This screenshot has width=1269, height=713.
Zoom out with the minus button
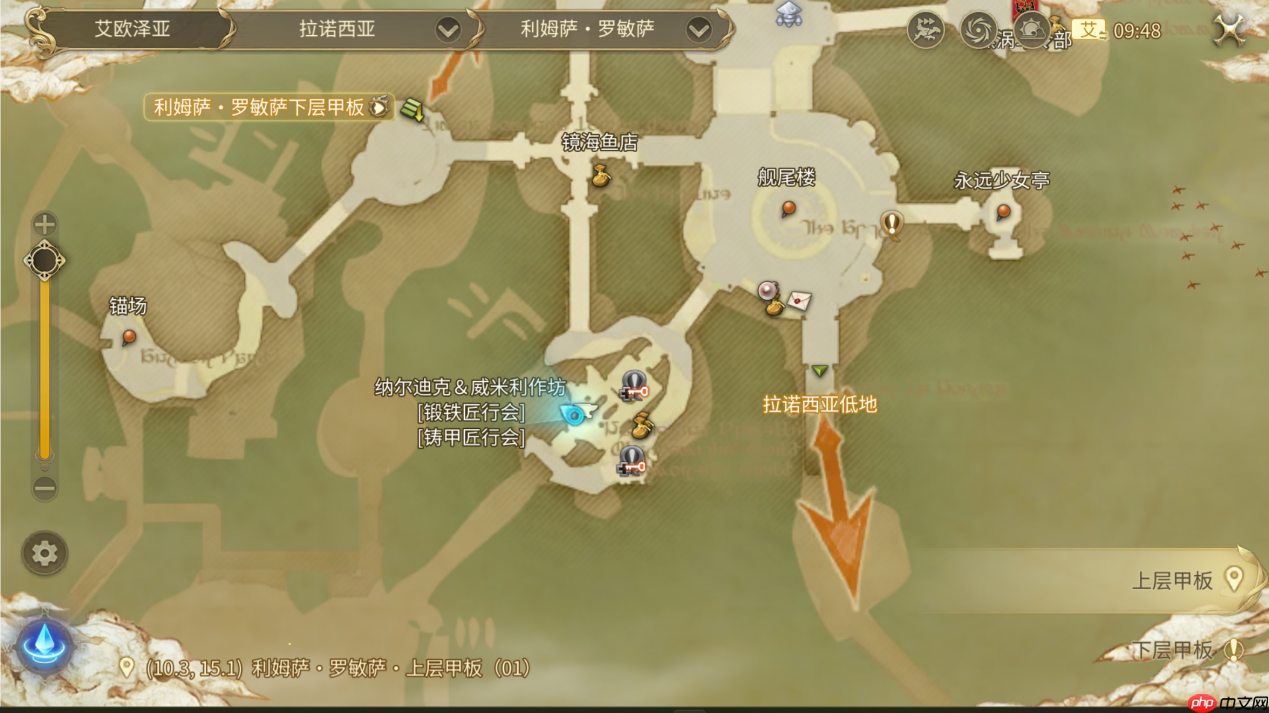(x=44, y=488)
